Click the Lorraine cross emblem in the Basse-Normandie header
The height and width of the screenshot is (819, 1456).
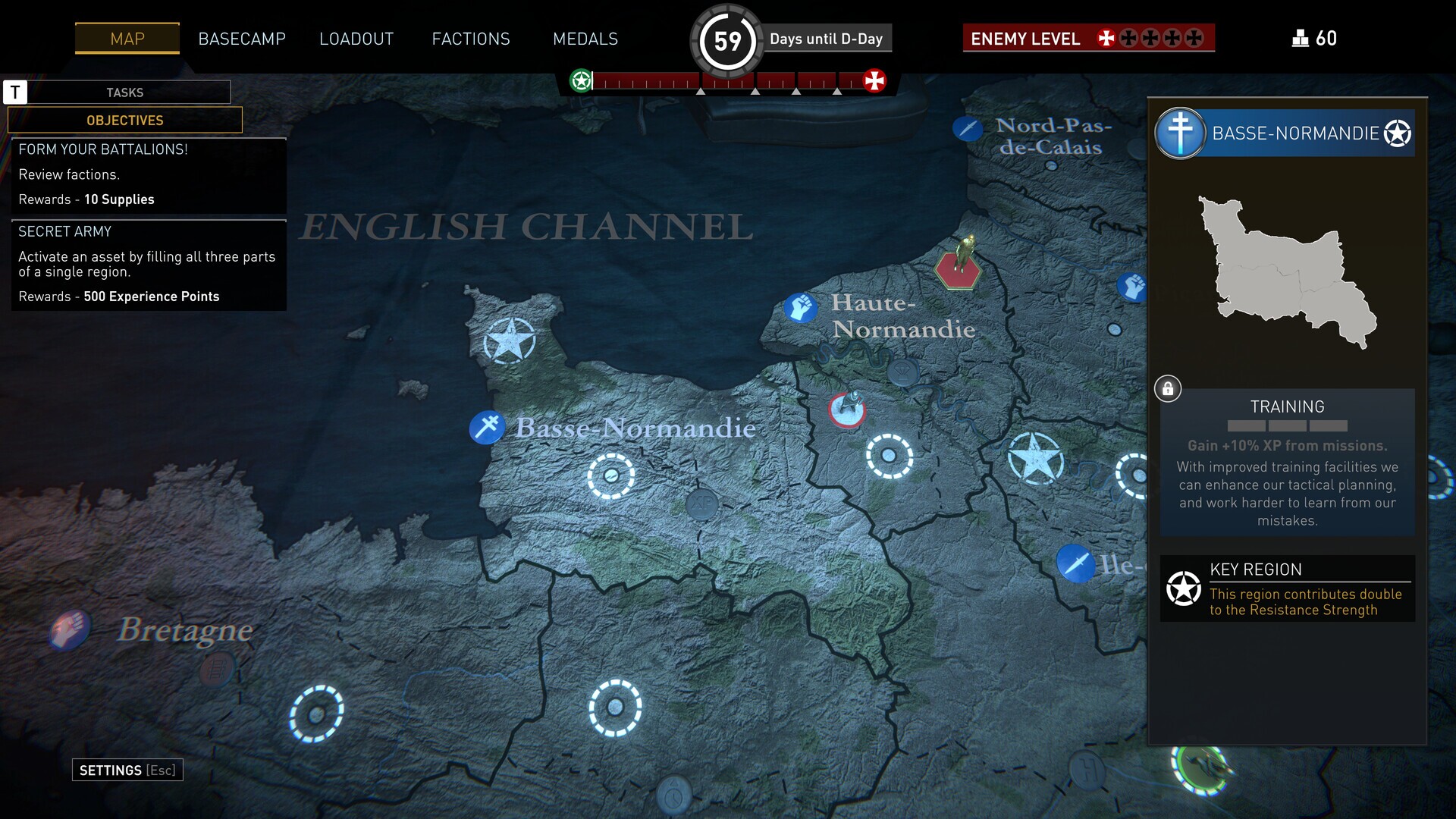[x=1180, y=133]
